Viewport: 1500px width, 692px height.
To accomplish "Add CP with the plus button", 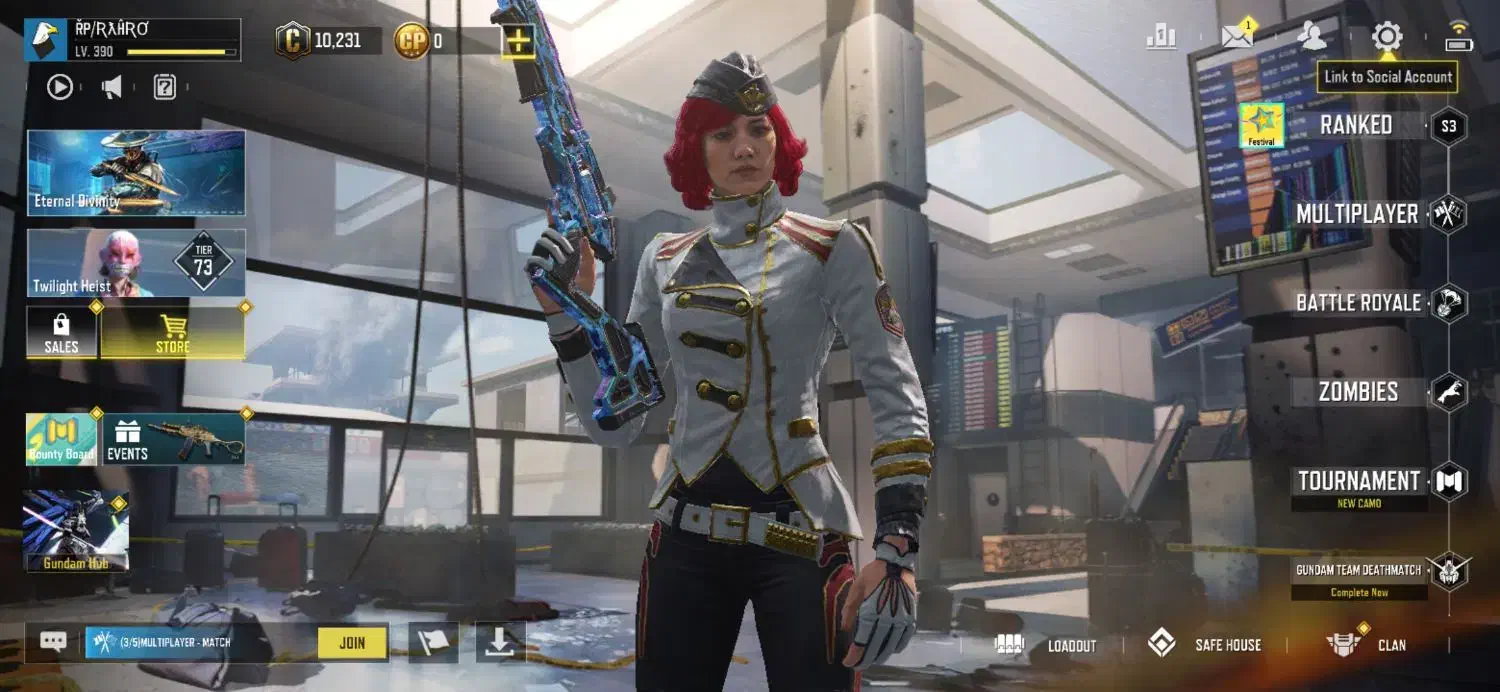I will pos(518,41).
